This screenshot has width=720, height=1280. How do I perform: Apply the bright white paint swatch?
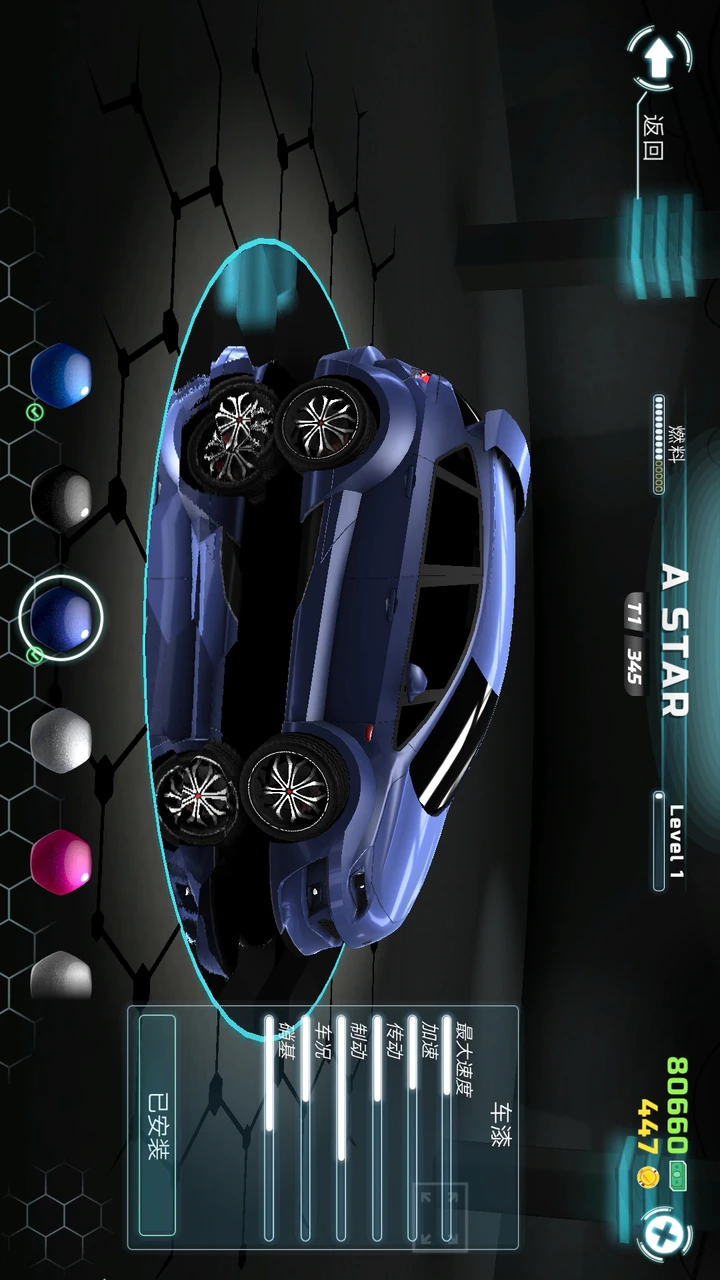[x=61, y=739]
